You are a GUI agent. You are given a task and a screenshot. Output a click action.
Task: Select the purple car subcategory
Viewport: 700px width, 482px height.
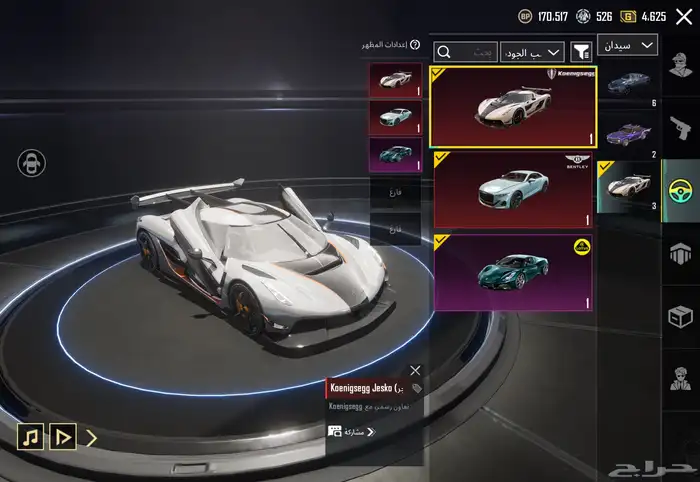click(628, 133)
